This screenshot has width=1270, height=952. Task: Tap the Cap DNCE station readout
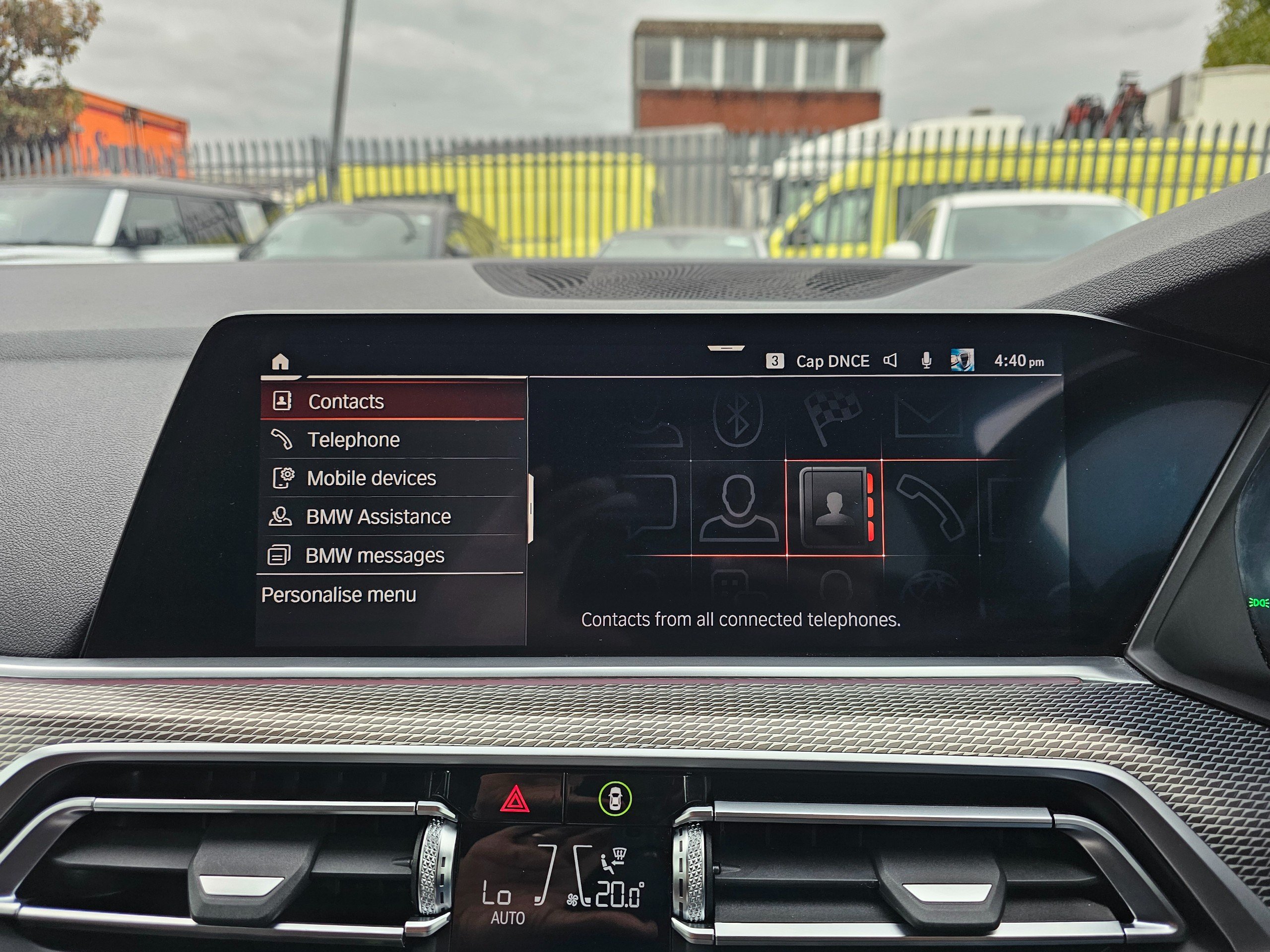(832, 361)
